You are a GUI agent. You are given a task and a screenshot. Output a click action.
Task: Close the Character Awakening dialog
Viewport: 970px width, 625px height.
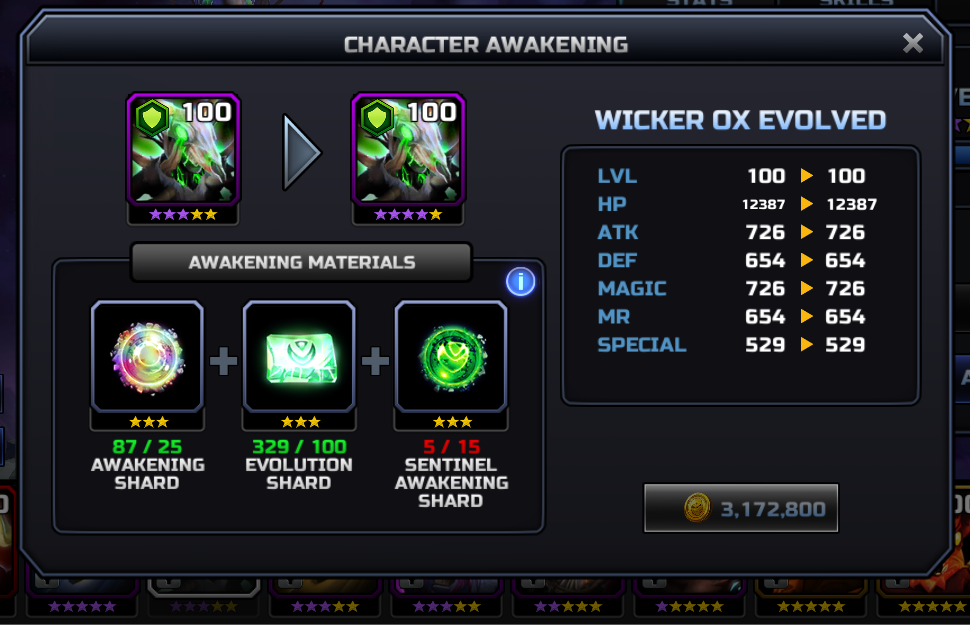pos(912,43)
